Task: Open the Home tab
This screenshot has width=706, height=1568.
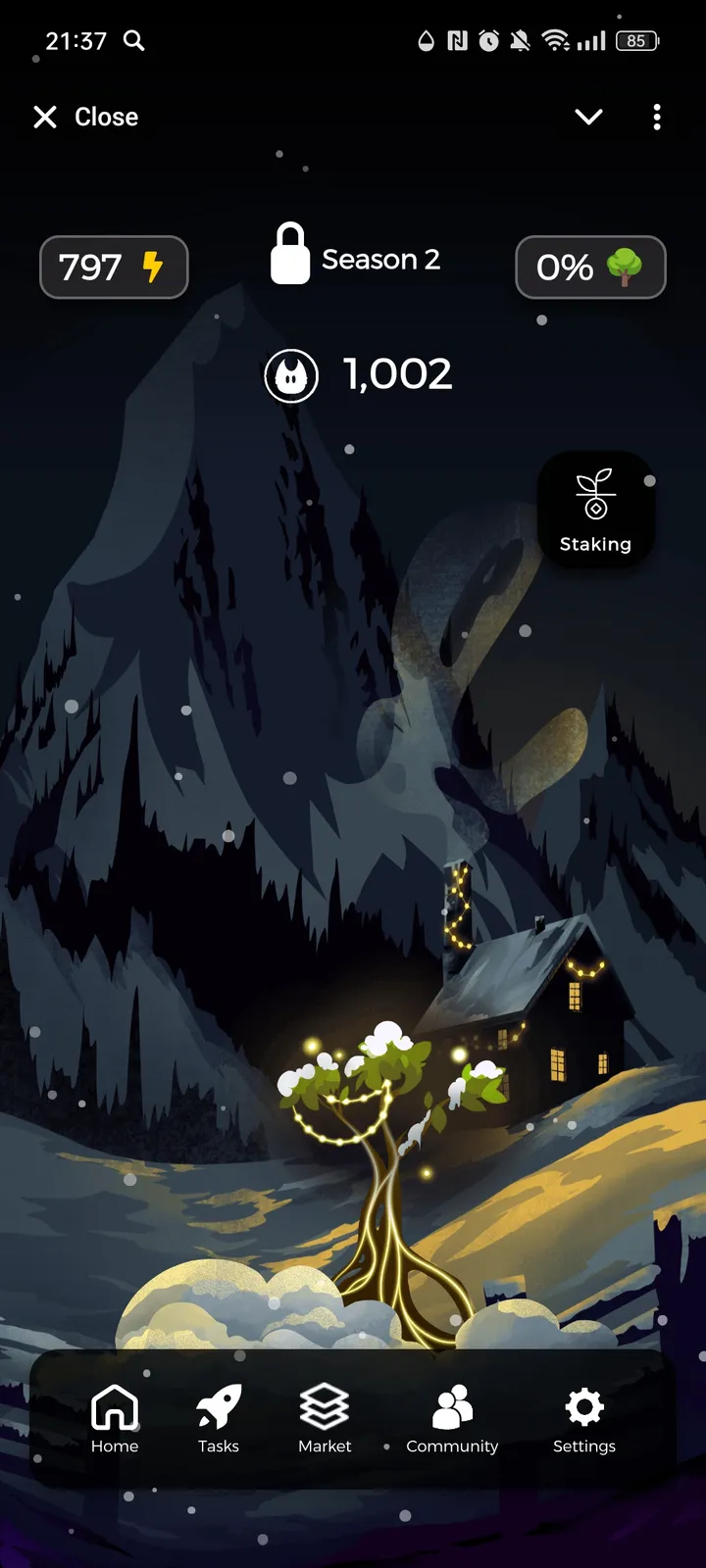Action: coord(115,1418)
